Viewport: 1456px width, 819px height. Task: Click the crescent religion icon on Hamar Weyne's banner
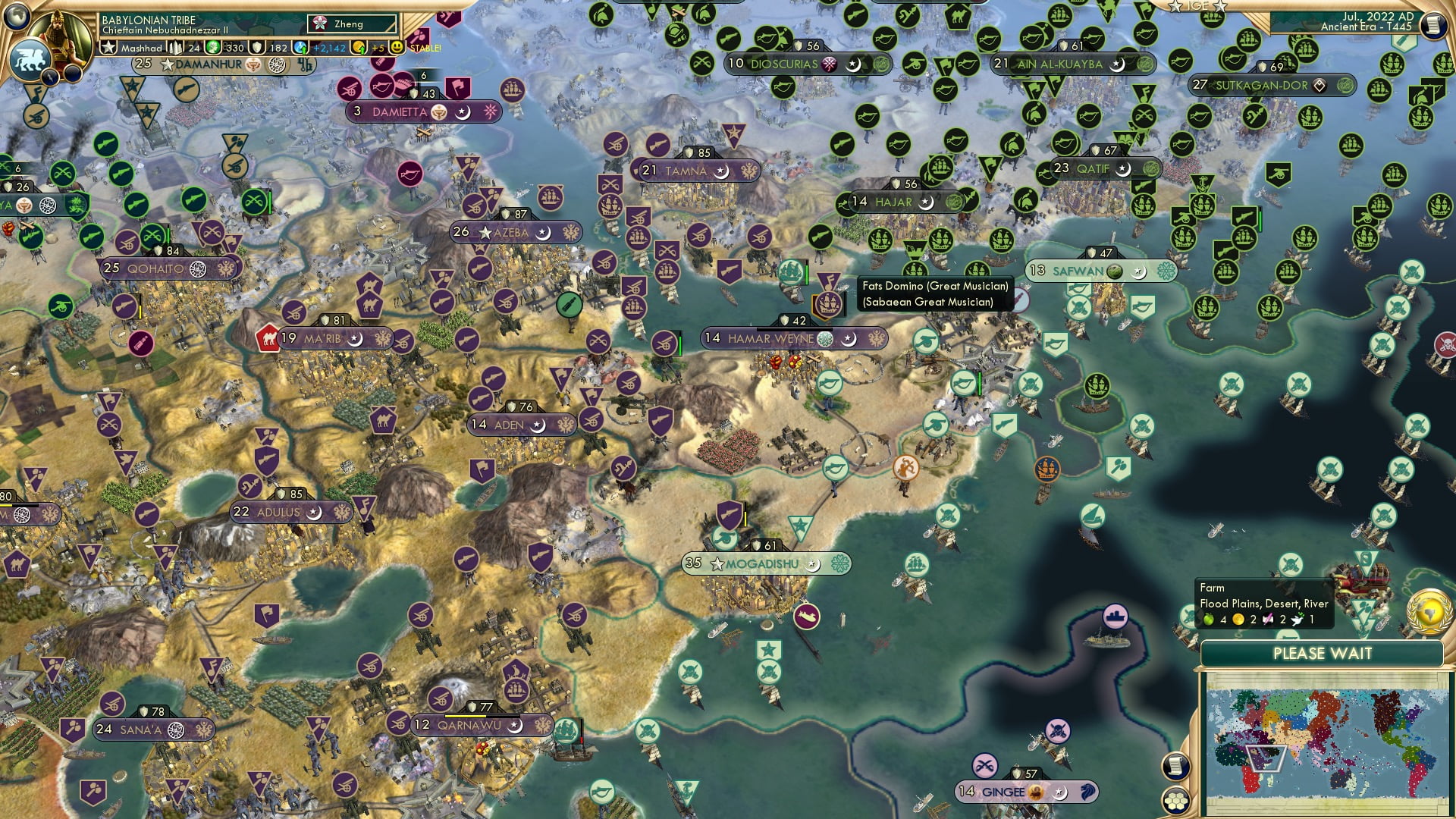(849, 340)
